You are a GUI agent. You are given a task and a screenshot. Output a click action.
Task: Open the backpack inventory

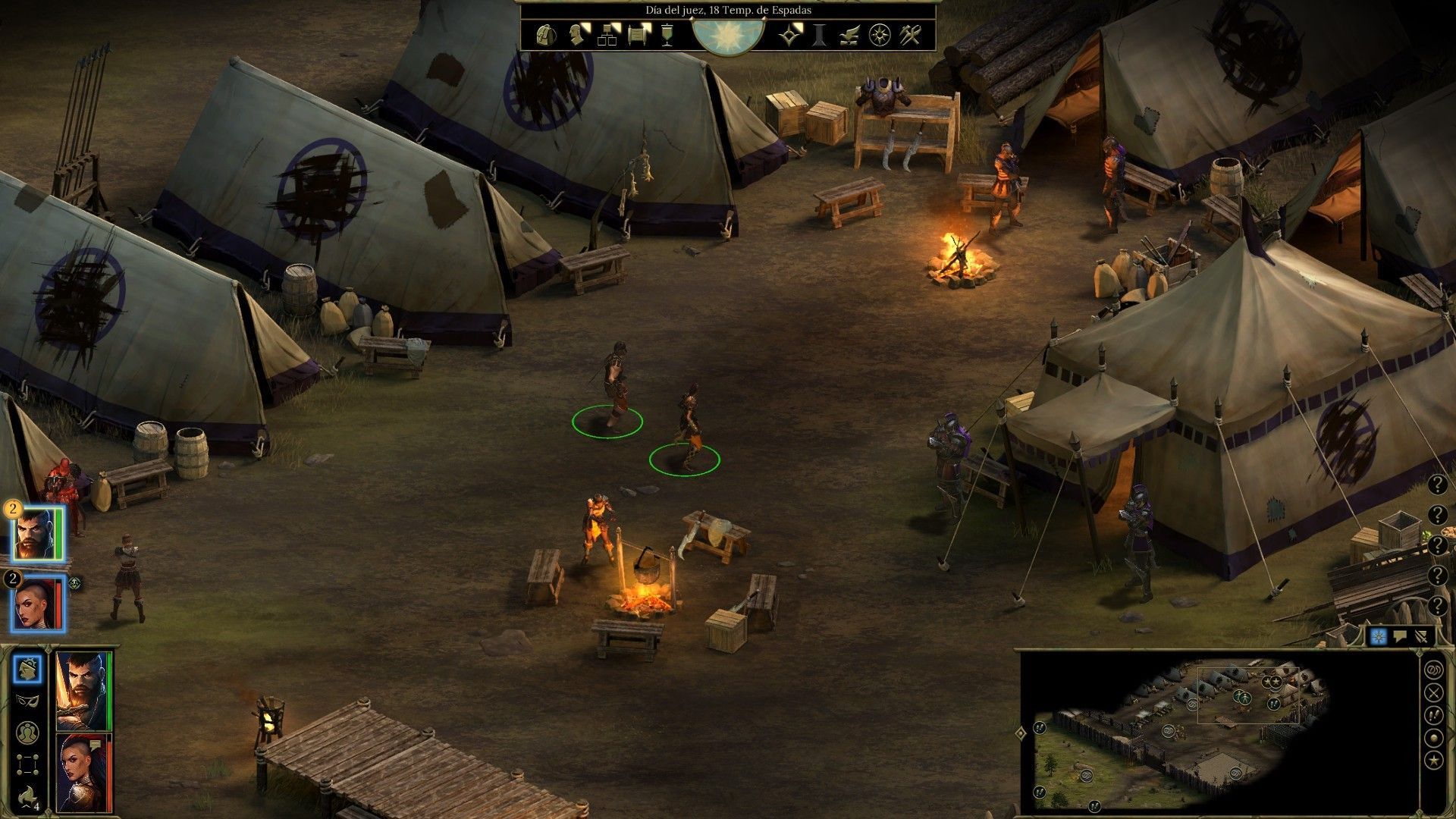point(544,35)
